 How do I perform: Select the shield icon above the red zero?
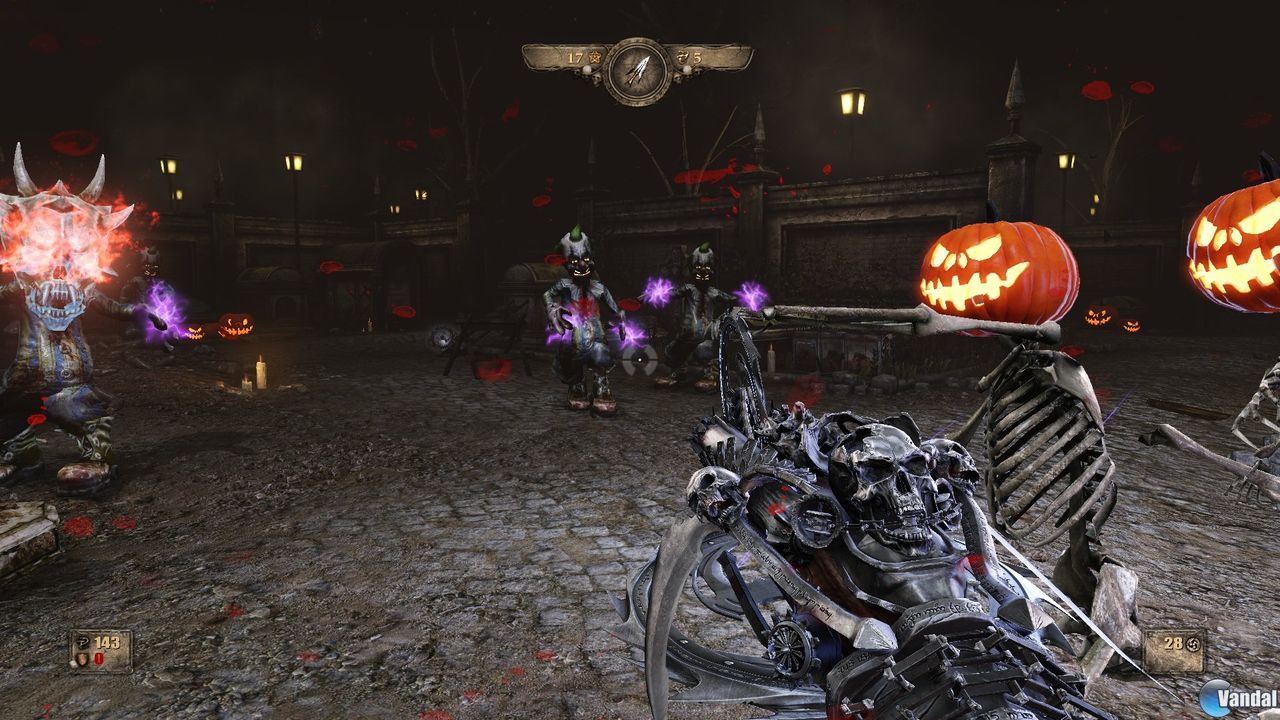coord(83,660)
